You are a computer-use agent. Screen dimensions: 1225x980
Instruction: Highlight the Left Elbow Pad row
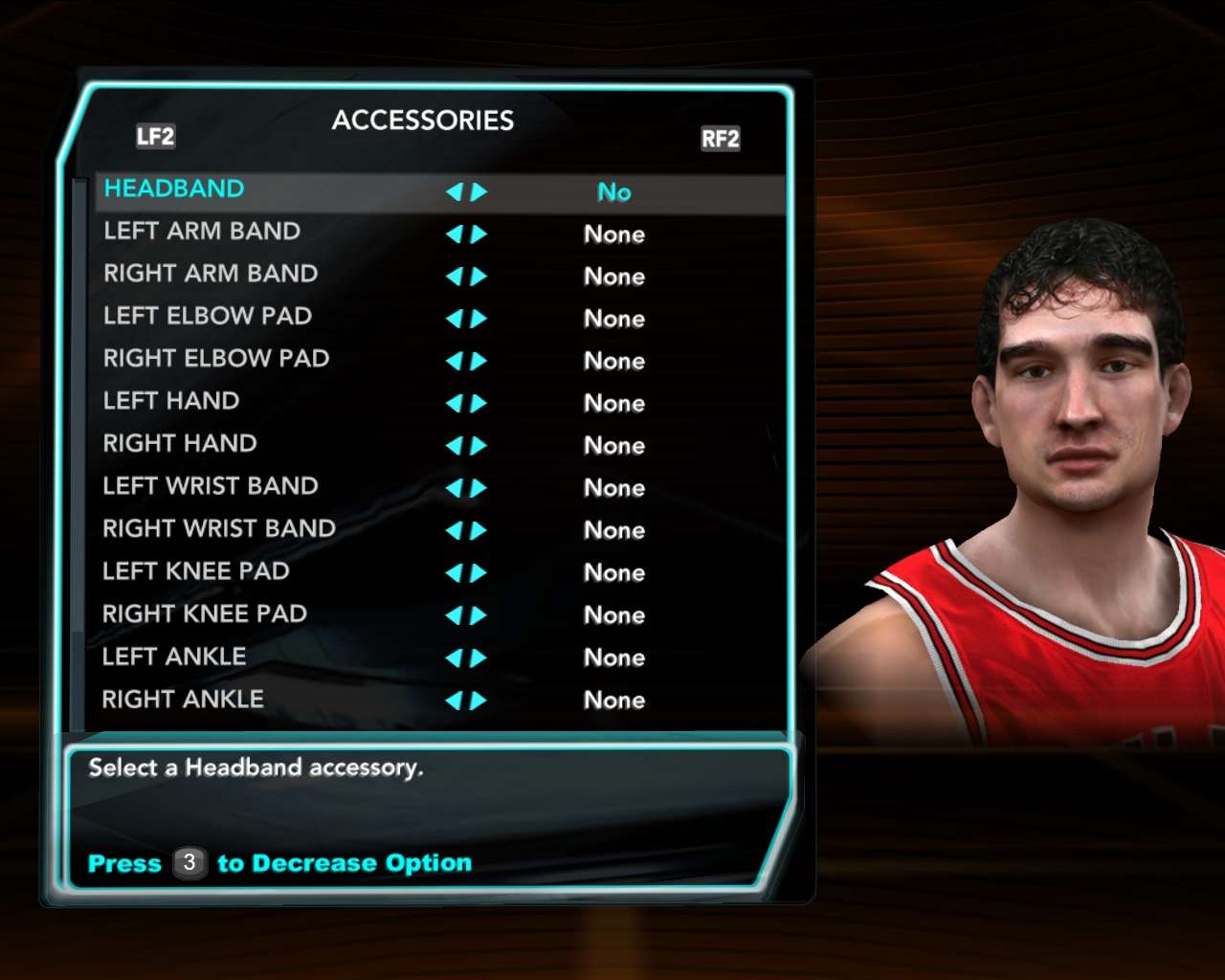[208, 316]
